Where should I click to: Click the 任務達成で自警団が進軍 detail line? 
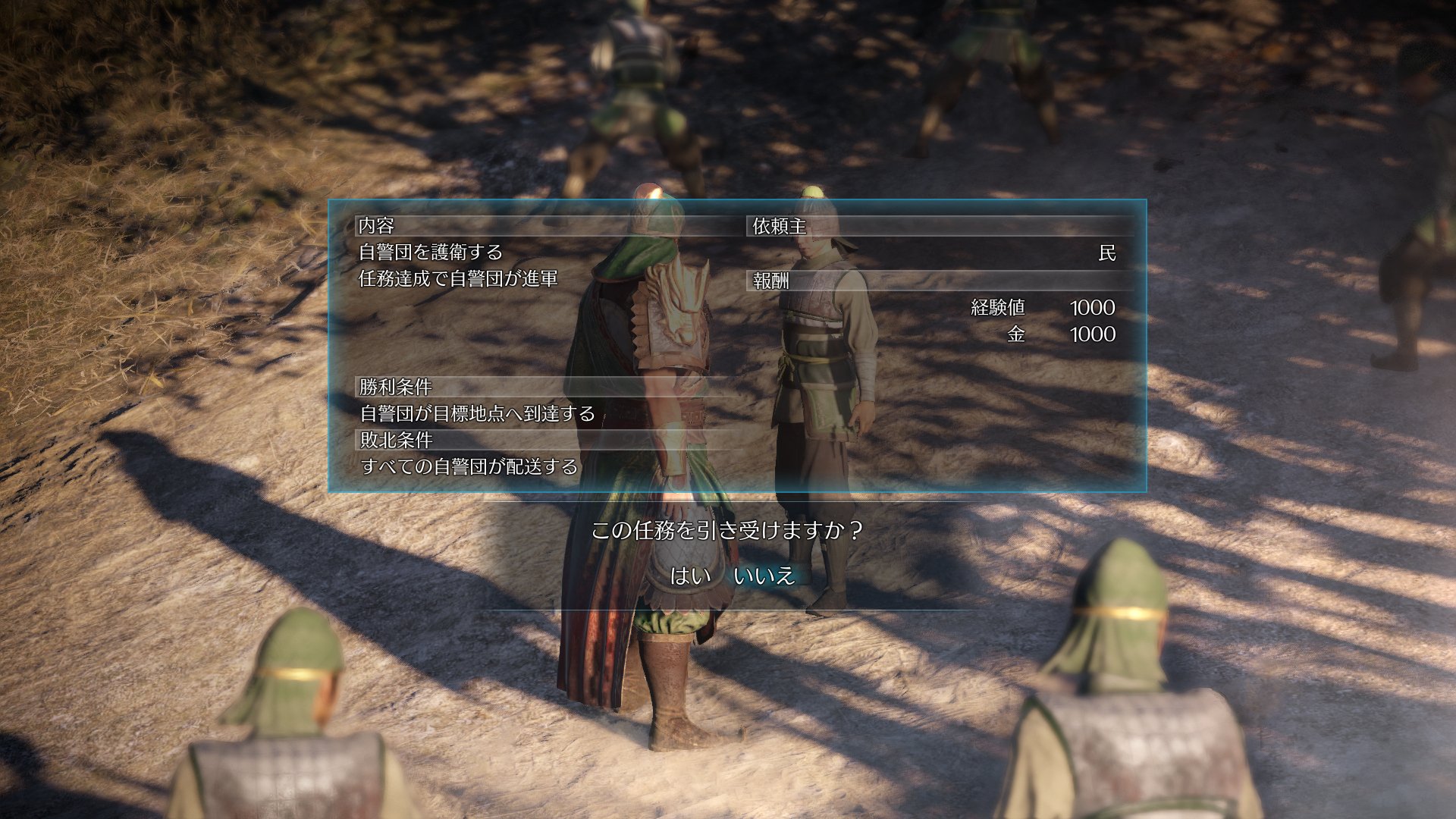pos(460,280)
